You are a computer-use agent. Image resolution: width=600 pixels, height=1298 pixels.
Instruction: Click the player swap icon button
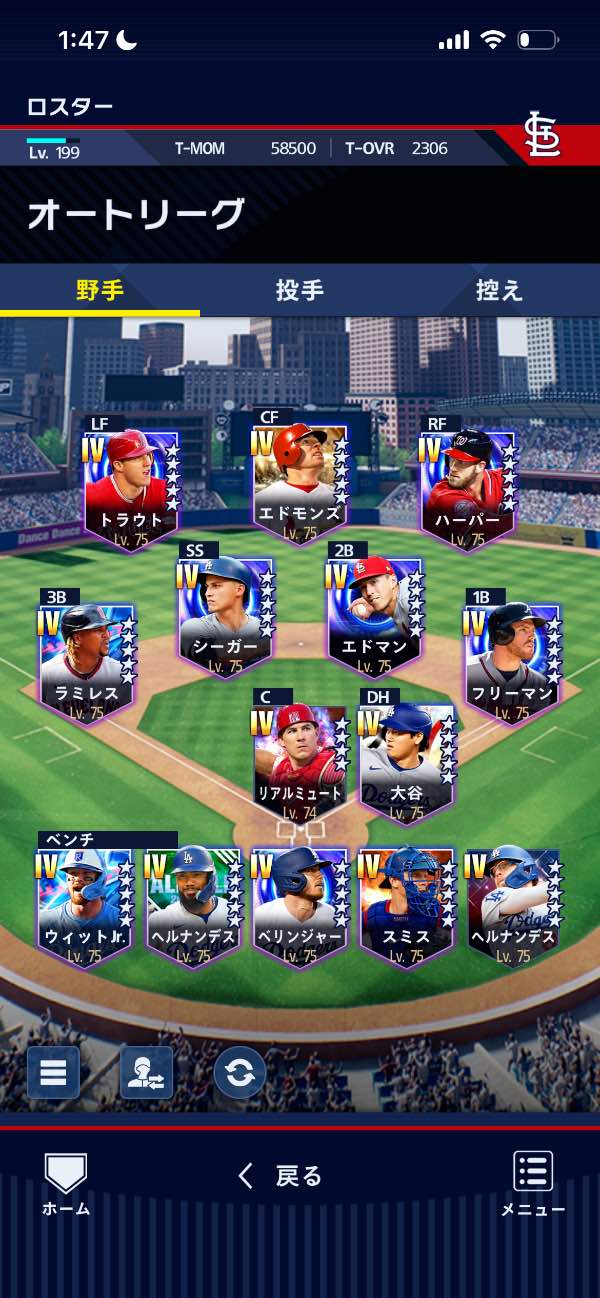[x=146, y=1073]
